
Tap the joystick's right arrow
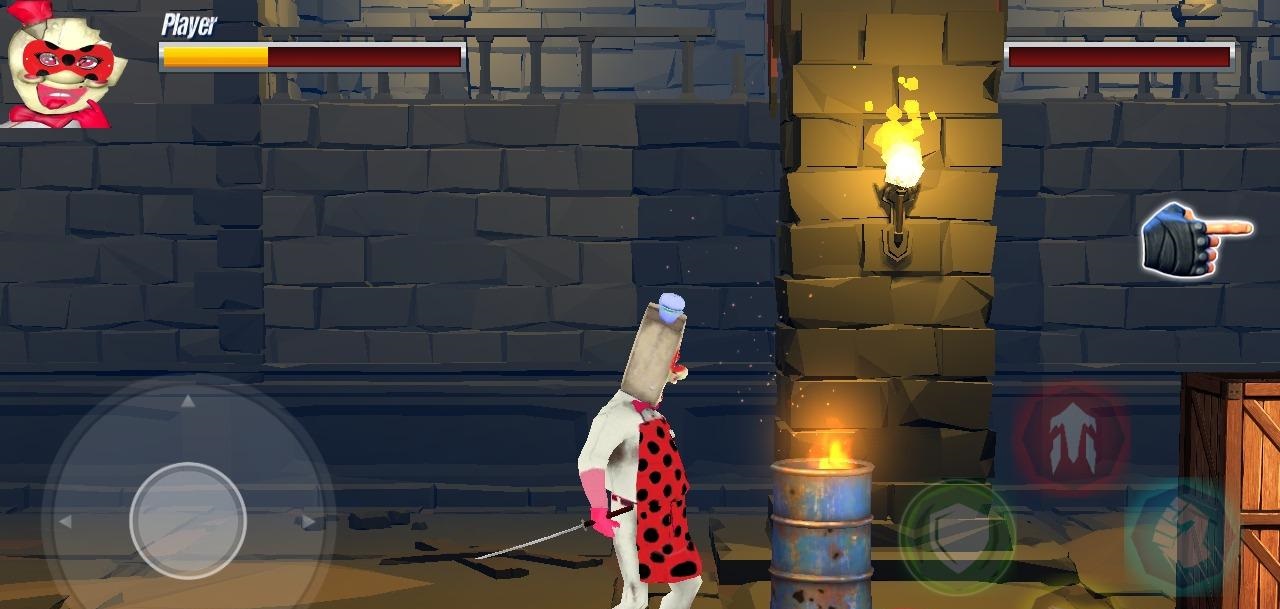[309, 521]
